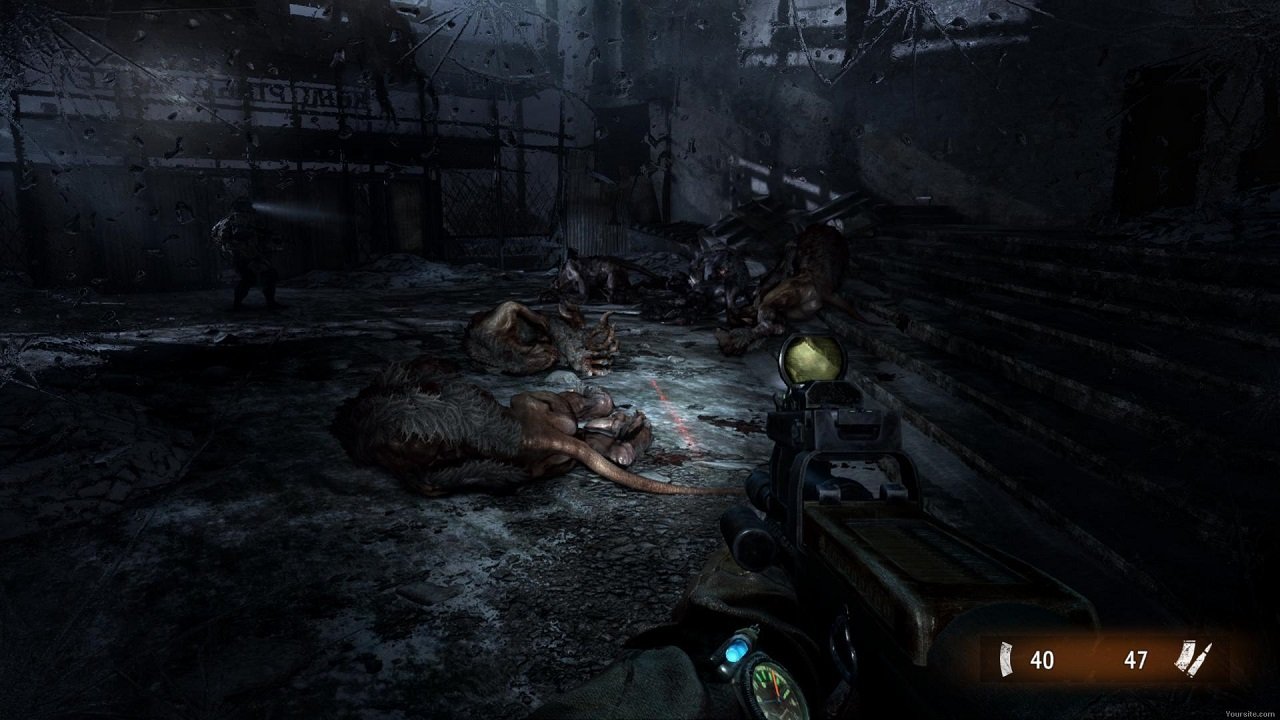
Task: Click the rifle bullet icon beside count 47
Action: [x=1203, y=655]
